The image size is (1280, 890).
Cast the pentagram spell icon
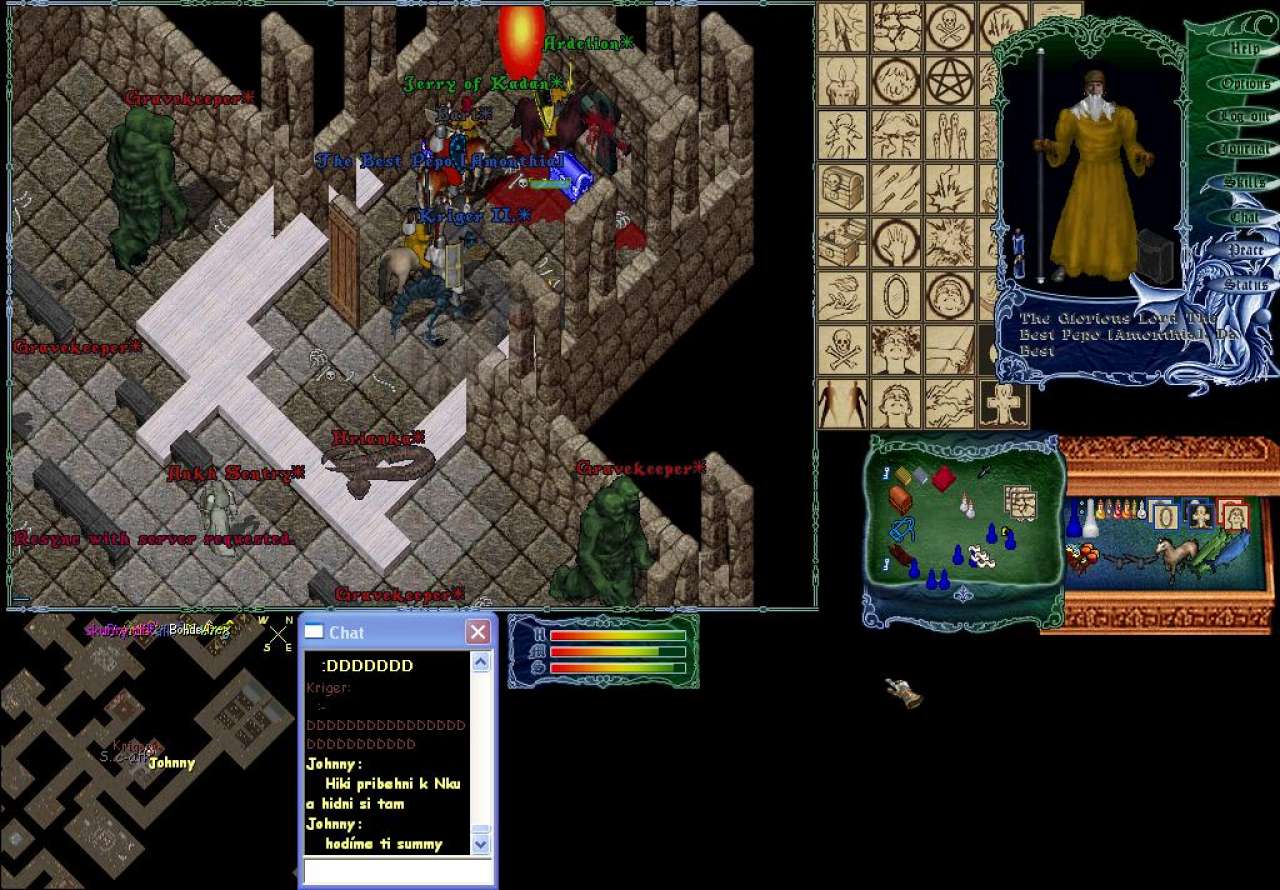point(949,82)
